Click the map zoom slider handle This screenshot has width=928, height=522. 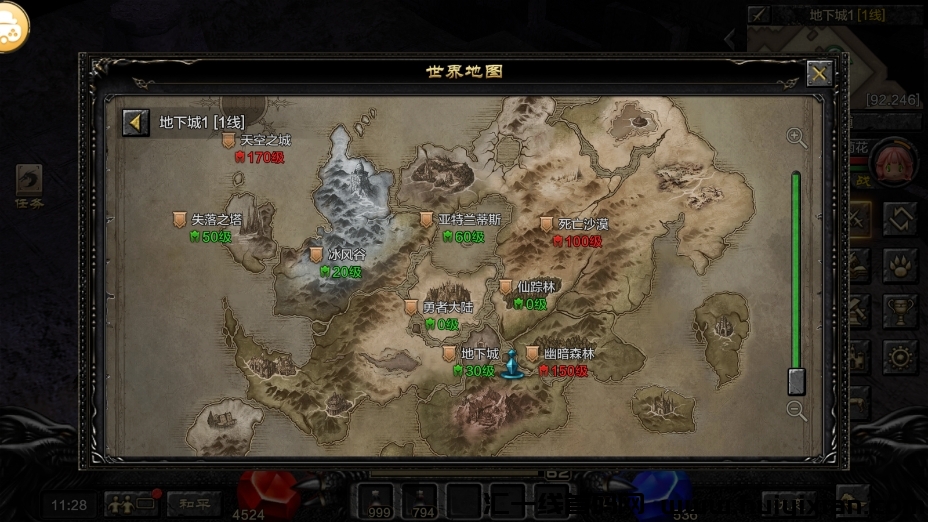tap(796, 381)
